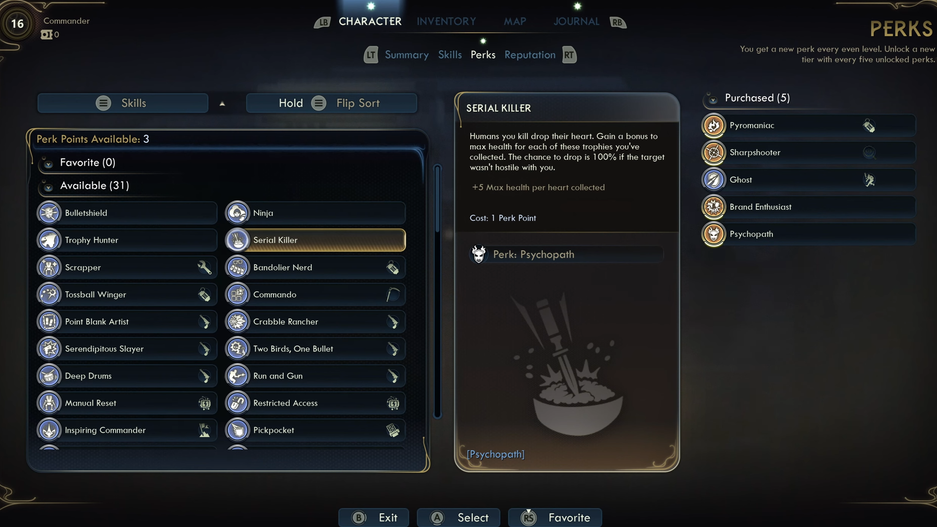
Task: Open the Skills sort dropdown
Action: tap(133, 103)
